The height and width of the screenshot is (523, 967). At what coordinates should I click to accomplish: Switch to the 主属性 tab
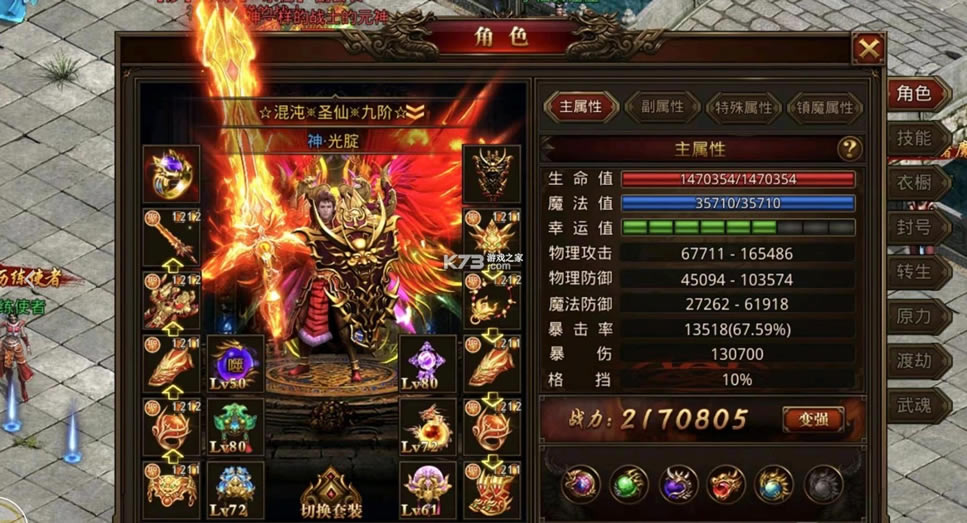point(580,106)
